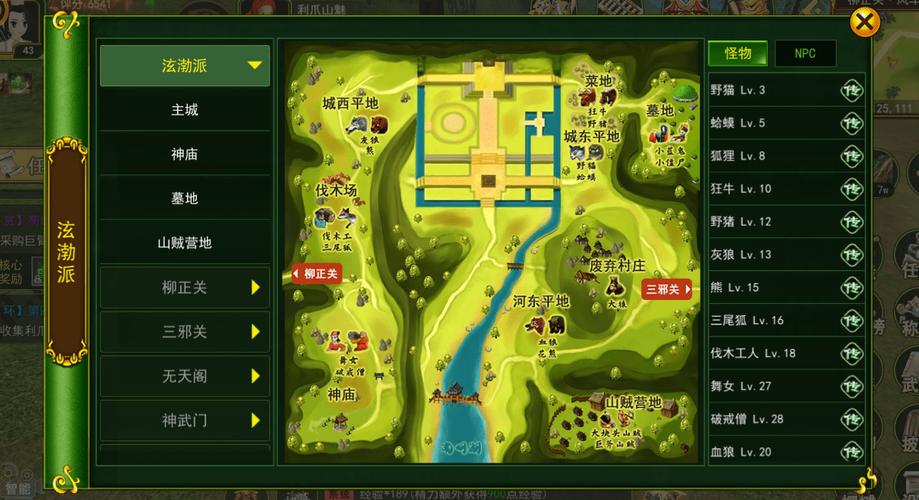Teleport to 狂牛 Lv. 10
The width and height of the screenshot is (919, 500).
click(x=852, y=189)
